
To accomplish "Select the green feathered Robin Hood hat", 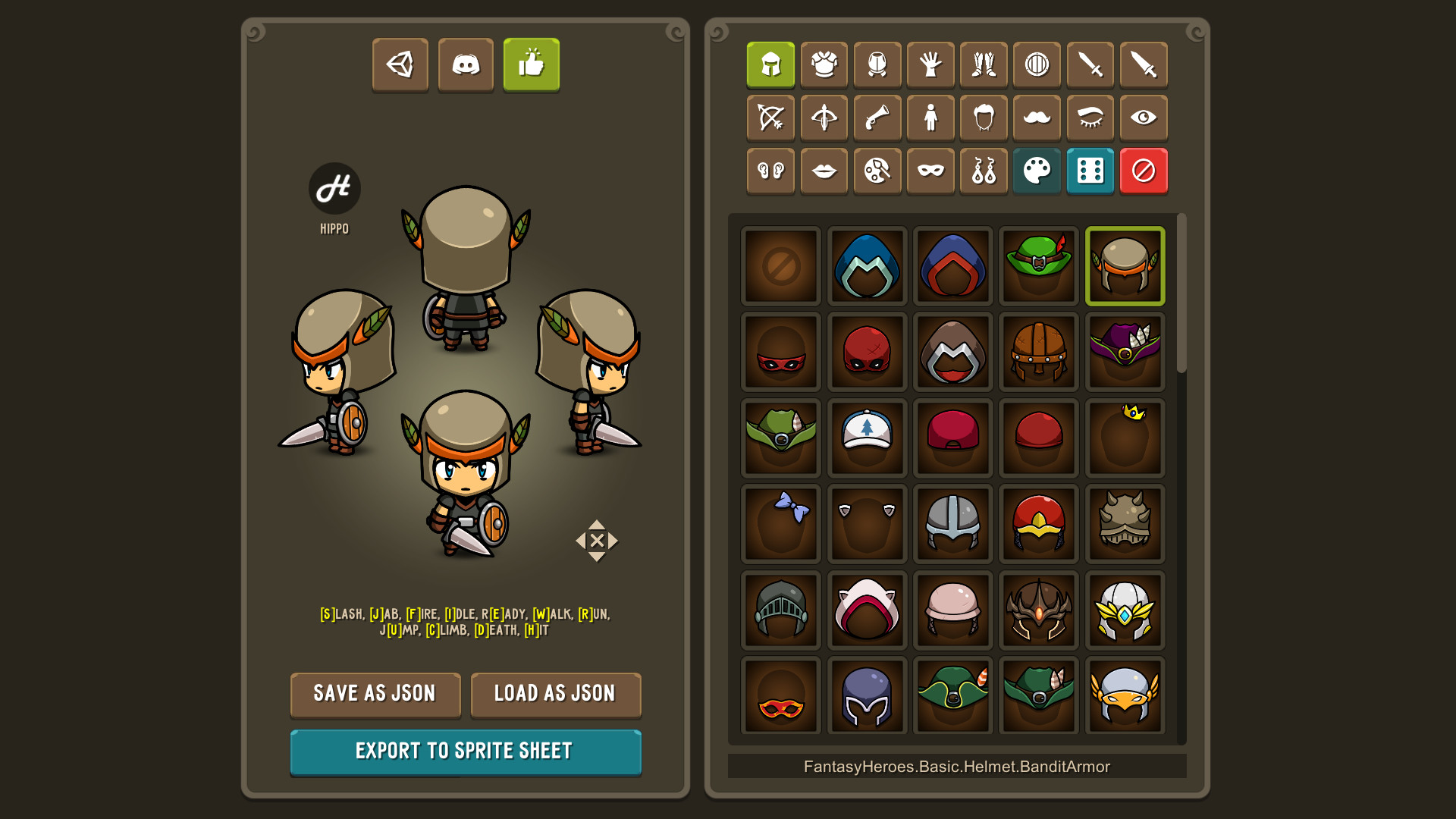I will tap(1039, 265).
